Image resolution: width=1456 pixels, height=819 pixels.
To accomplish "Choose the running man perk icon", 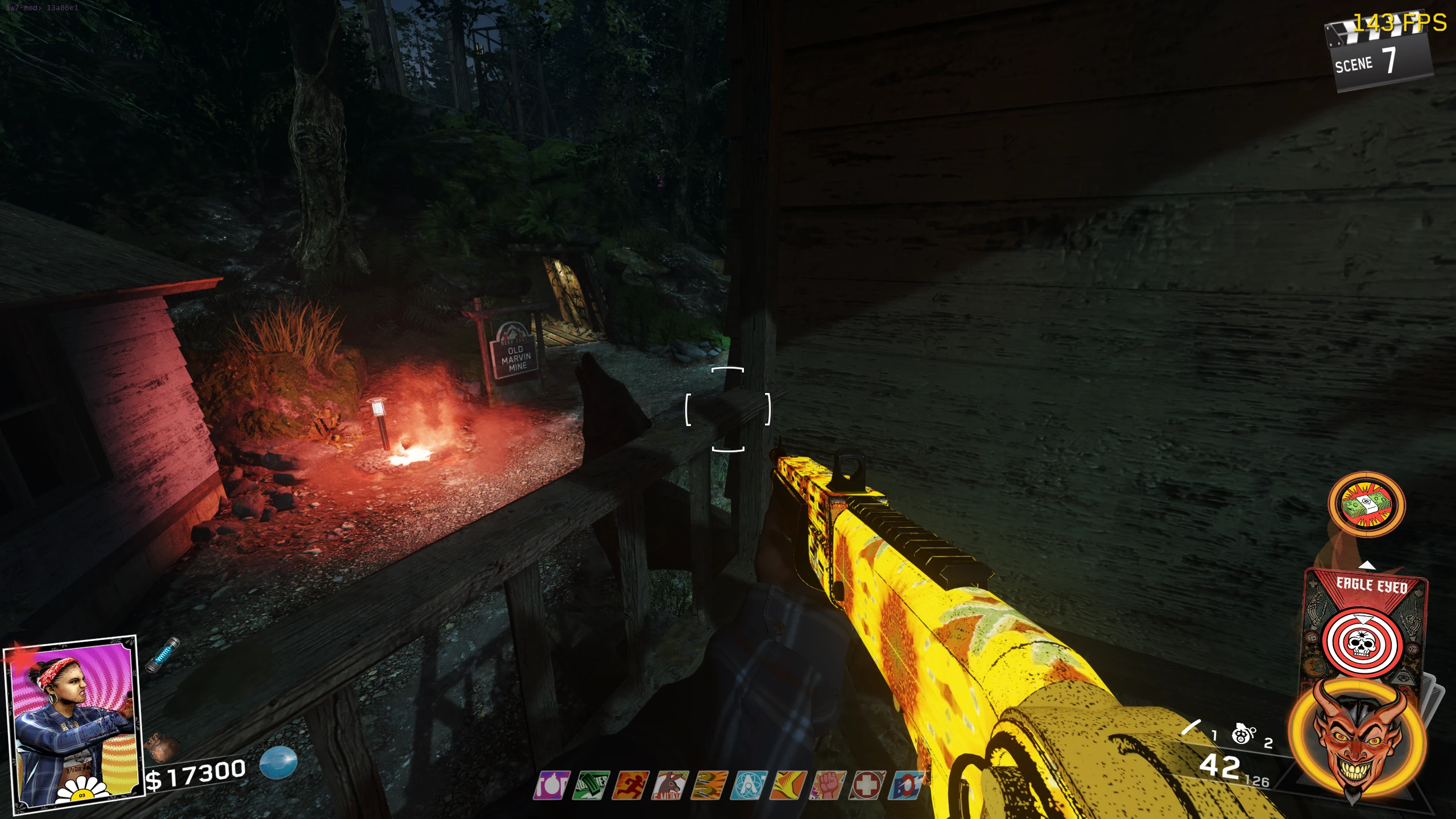I will click(631, 785).
